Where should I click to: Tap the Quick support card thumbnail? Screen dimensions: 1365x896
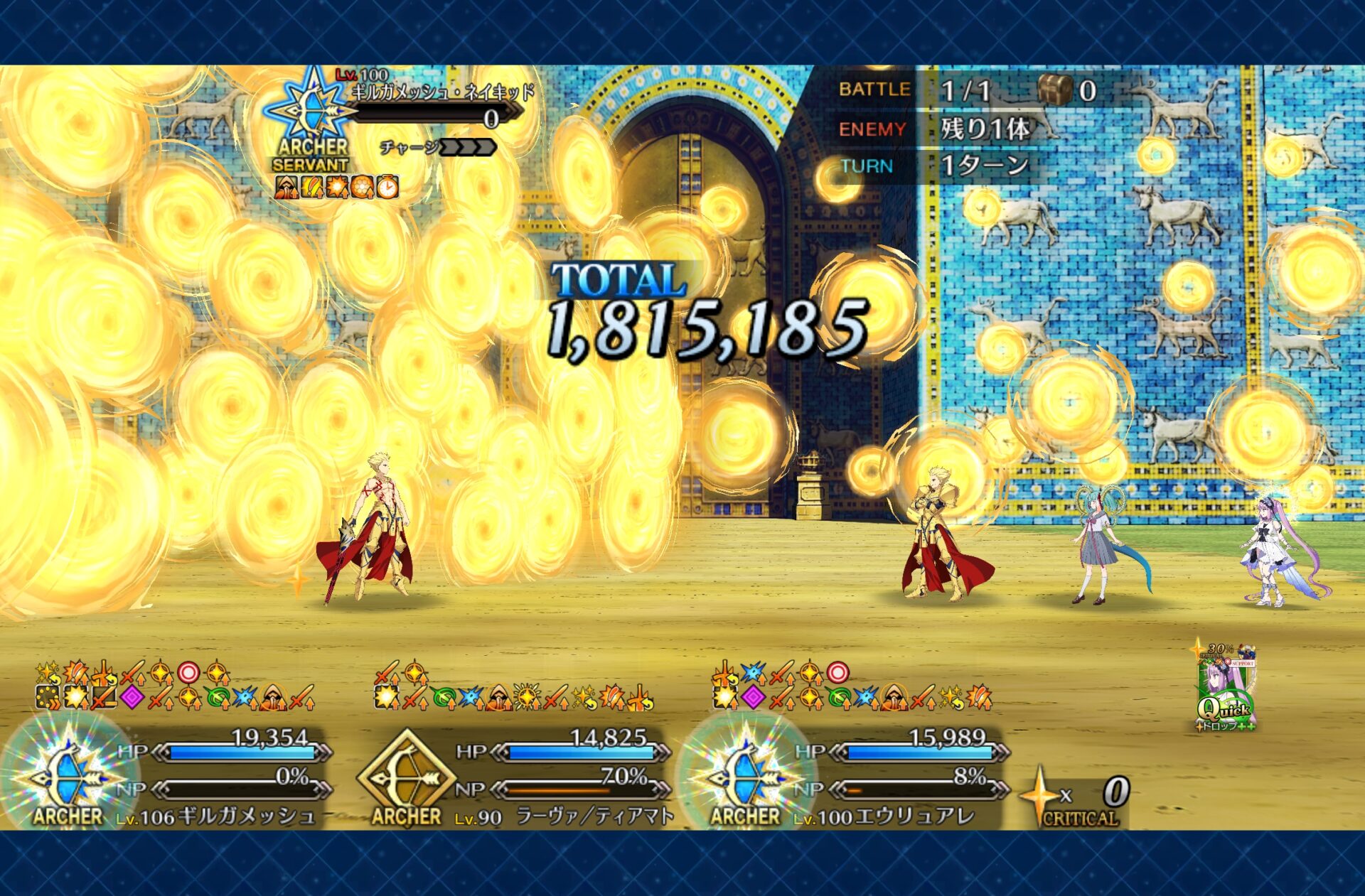1226,688
